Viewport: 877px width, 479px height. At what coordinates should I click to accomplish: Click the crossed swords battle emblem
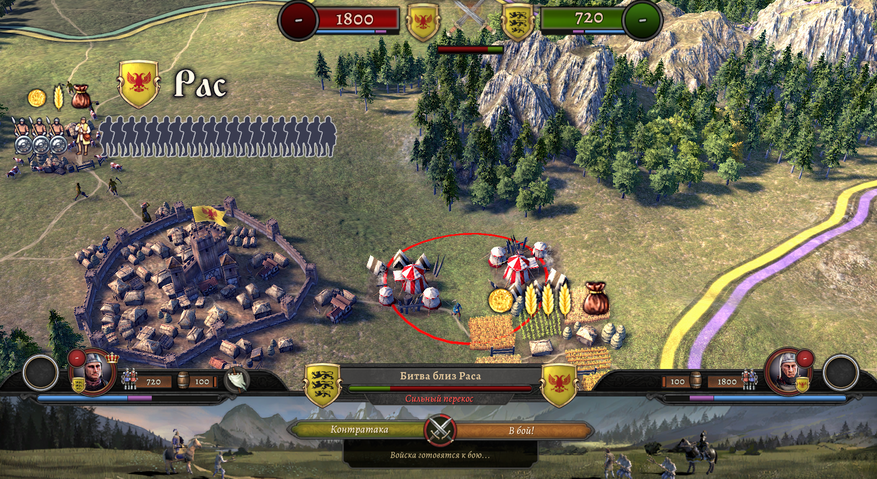pyautogui.click(x=439, y=430)
